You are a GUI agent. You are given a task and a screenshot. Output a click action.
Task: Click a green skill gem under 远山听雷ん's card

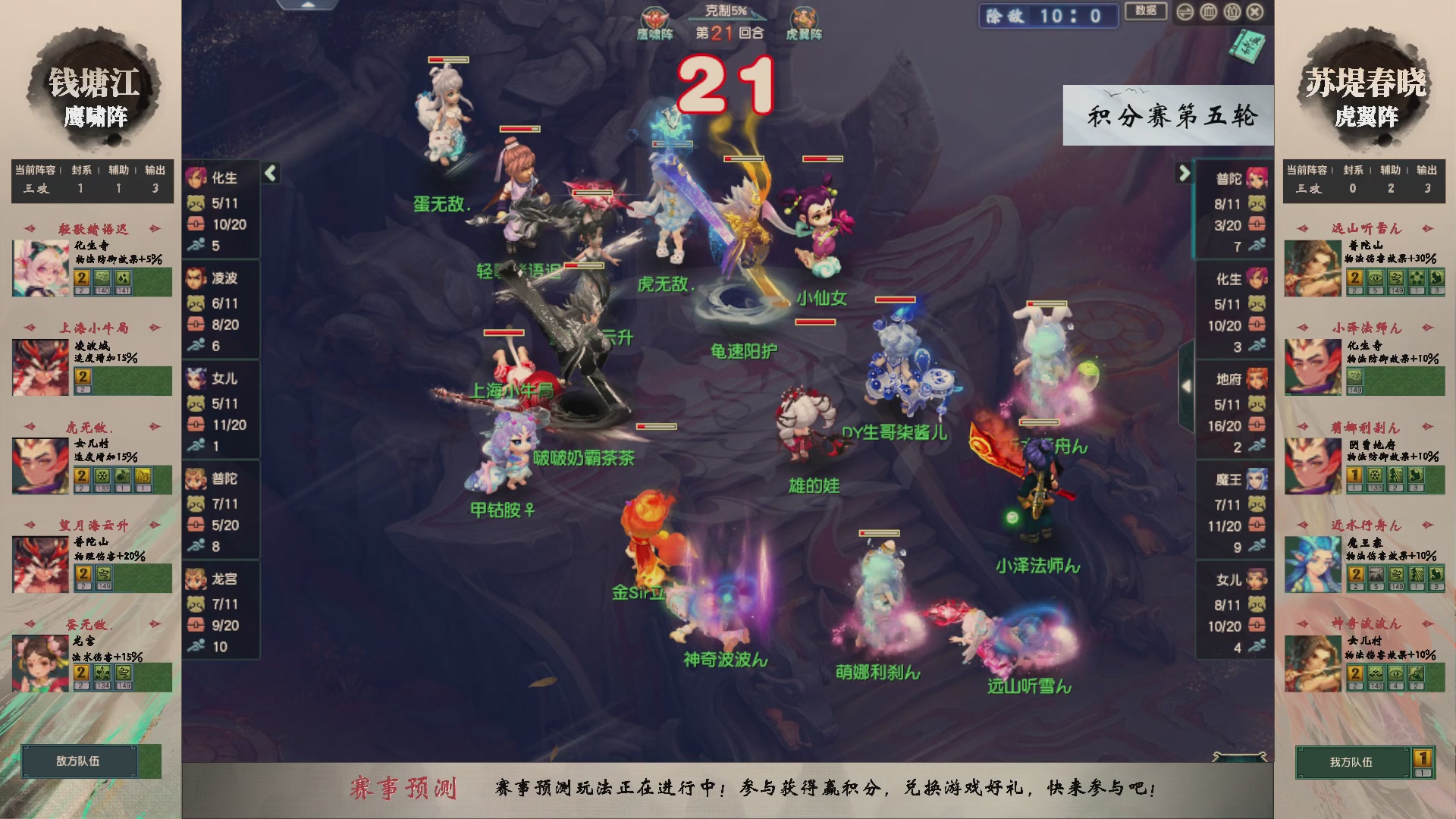[x=1376, y=278]
